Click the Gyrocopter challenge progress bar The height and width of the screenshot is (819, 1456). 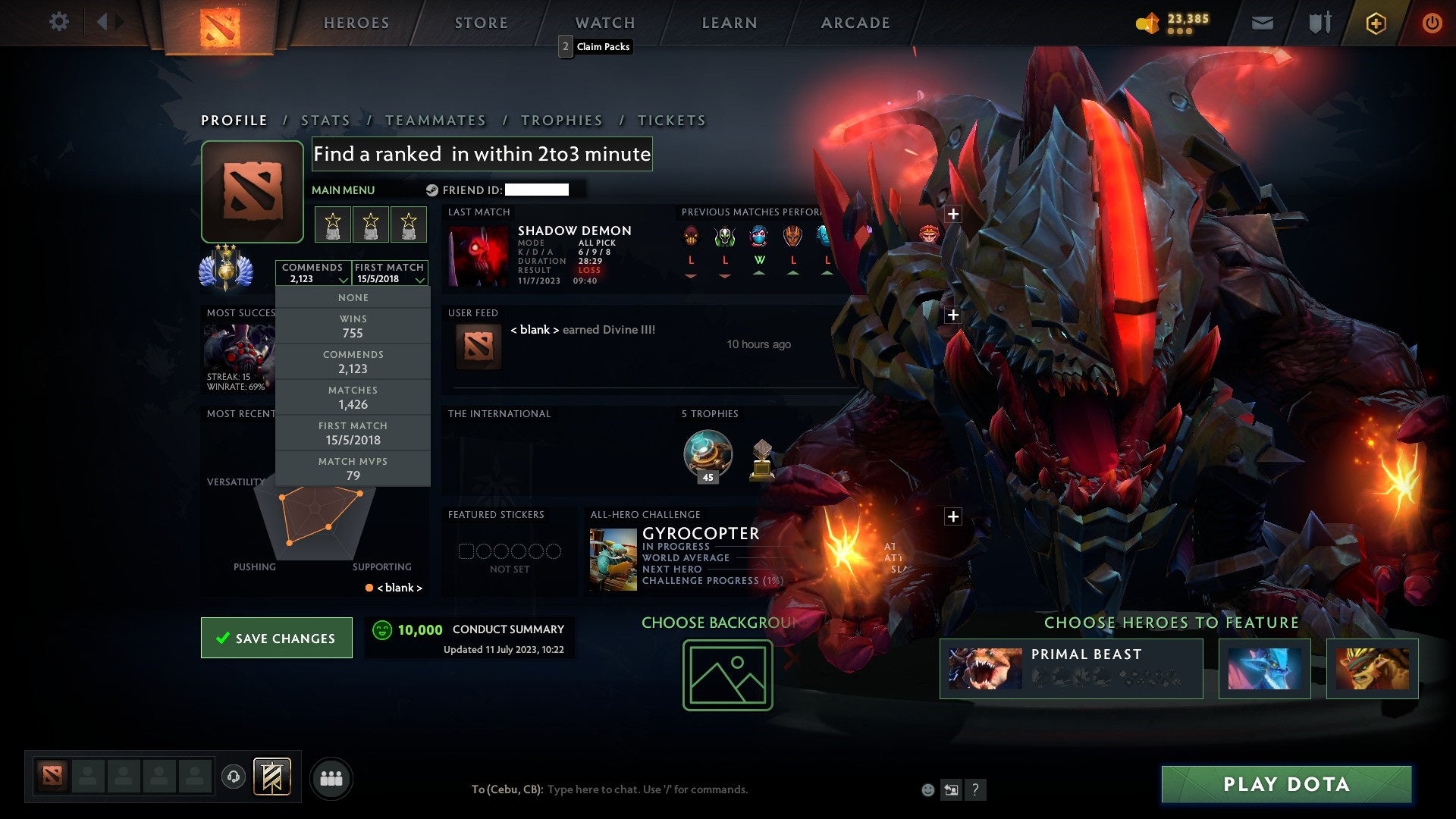coord(713,580)
